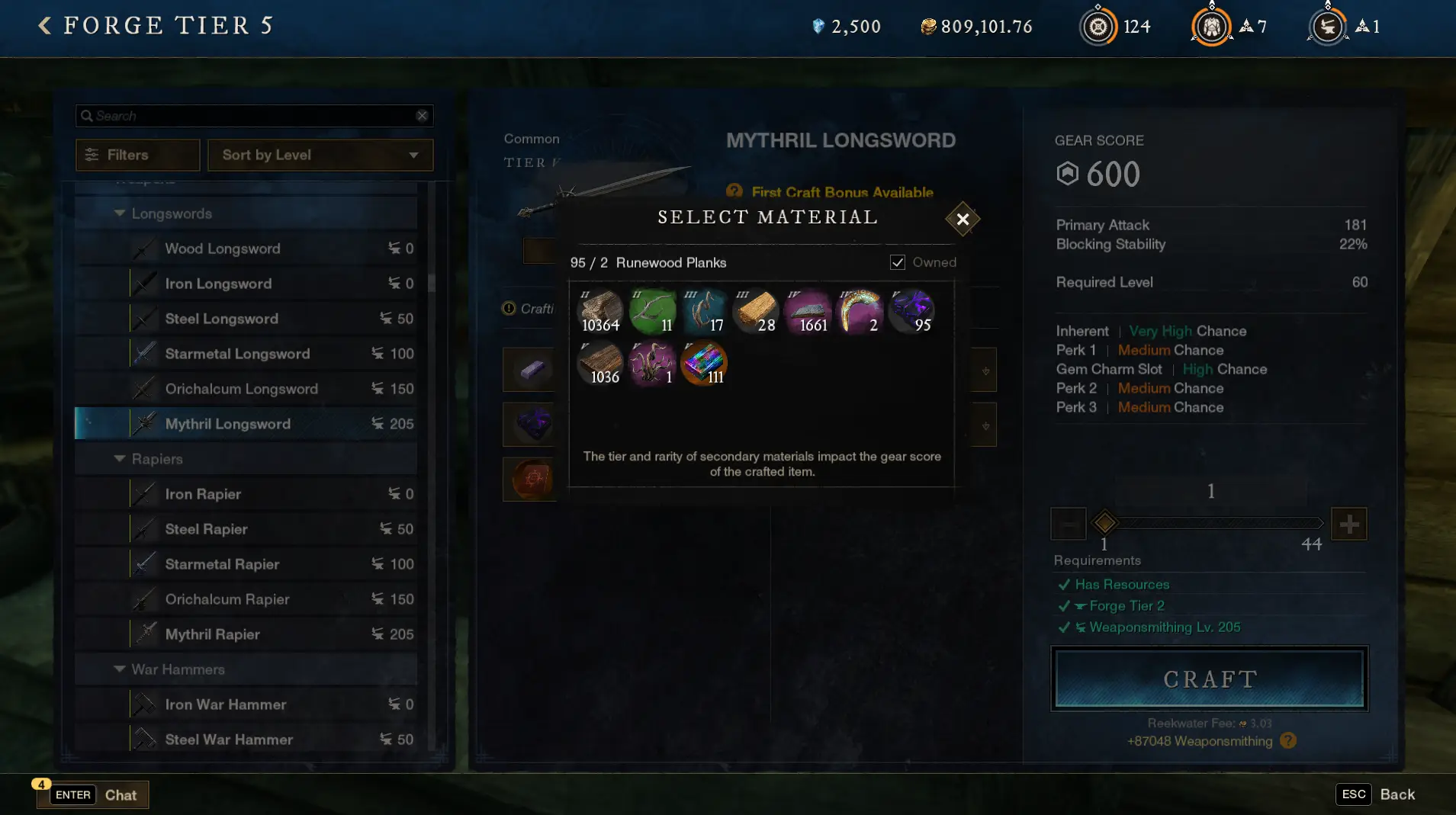Collapse the War Hammers category
Image resolution: width=1456 pixels, height=815 pixels.
tap(120, 669)
